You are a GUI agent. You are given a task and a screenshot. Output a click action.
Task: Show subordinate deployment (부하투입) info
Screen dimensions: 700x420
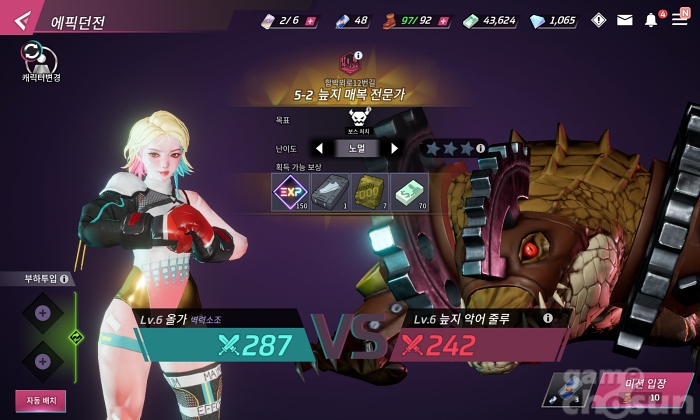(64, 279)
